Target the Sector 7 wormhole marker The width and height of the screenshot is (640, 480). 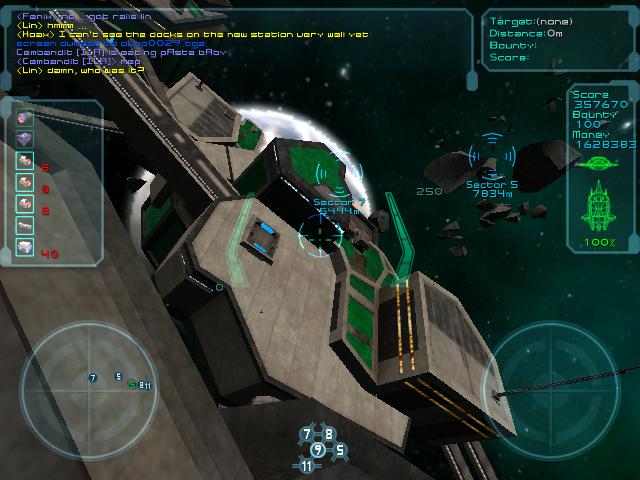(x=341, y=171)
